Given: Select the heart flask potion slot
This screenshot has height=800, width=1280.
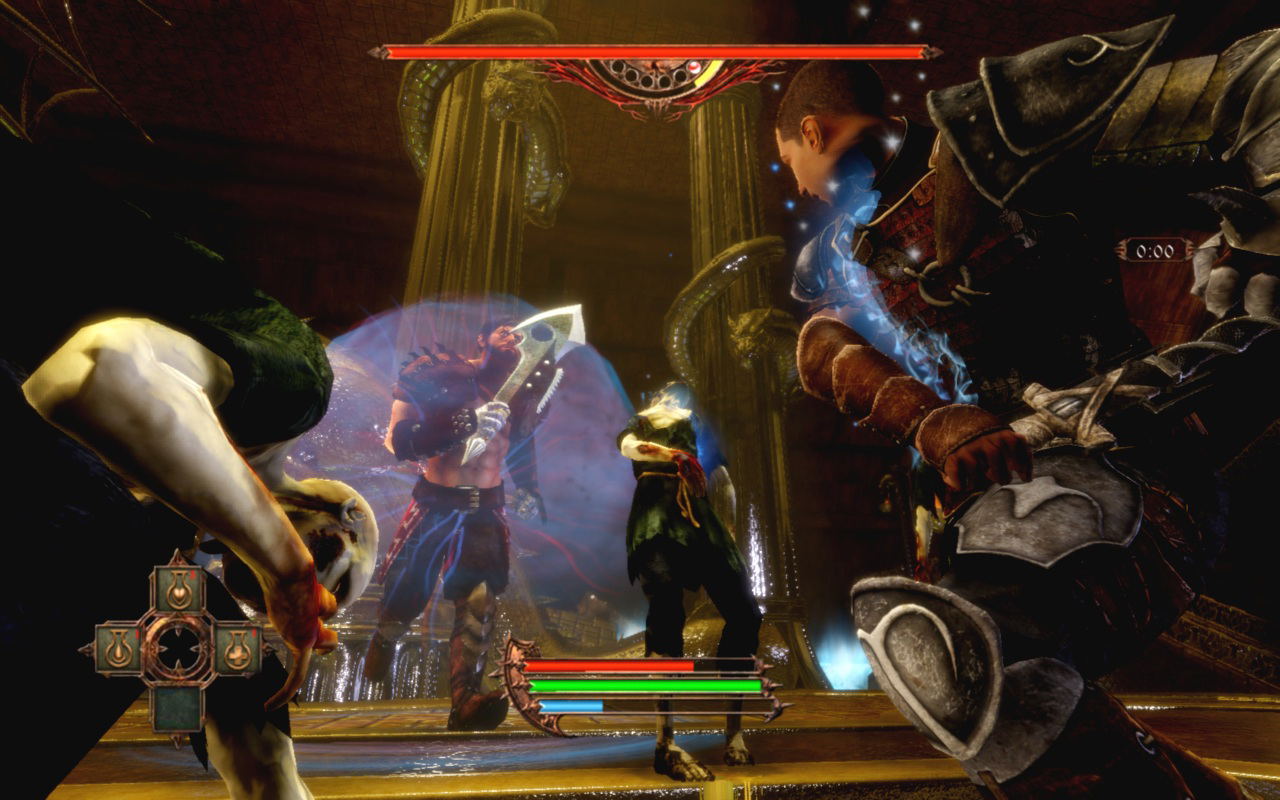Looking at the screenshot, I should click(179, 590).
